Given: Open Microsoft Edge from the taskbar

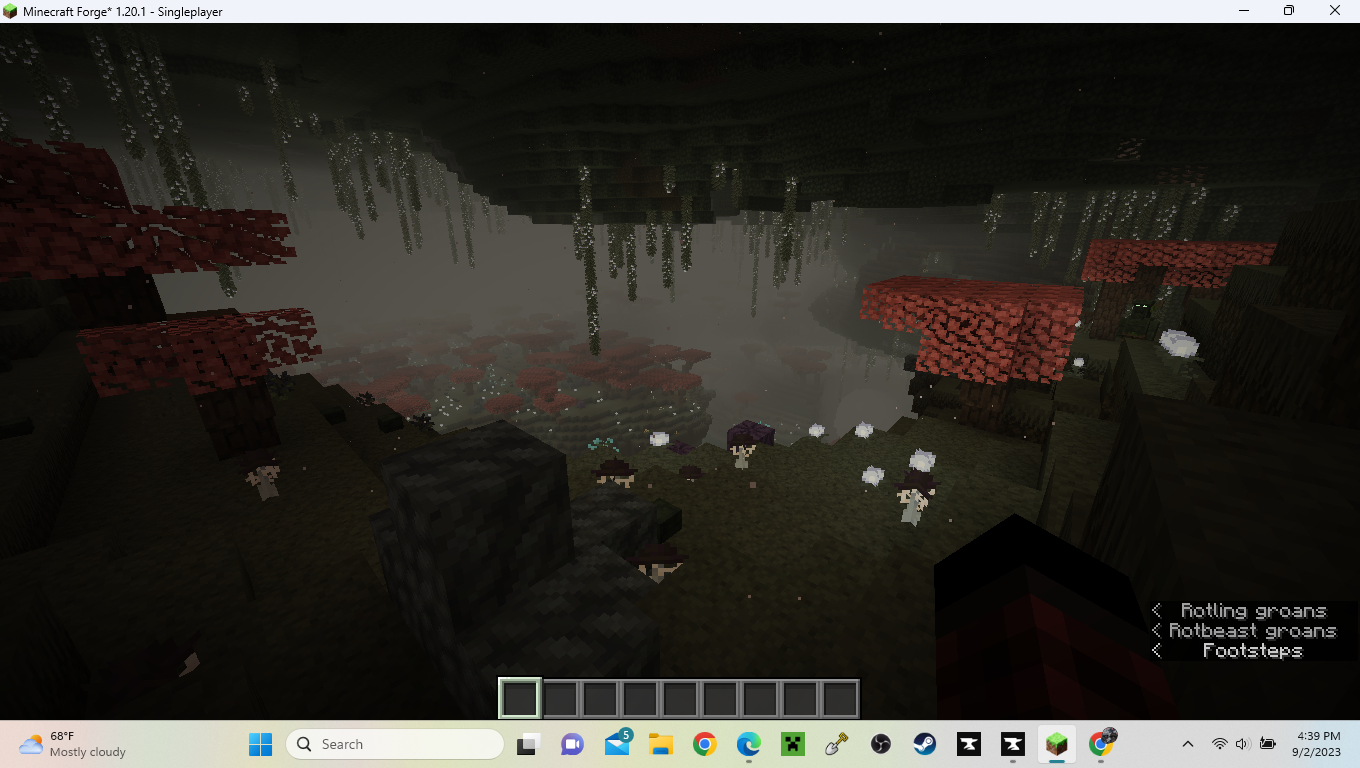Looking at the screenshot, I should click(747, 744).
